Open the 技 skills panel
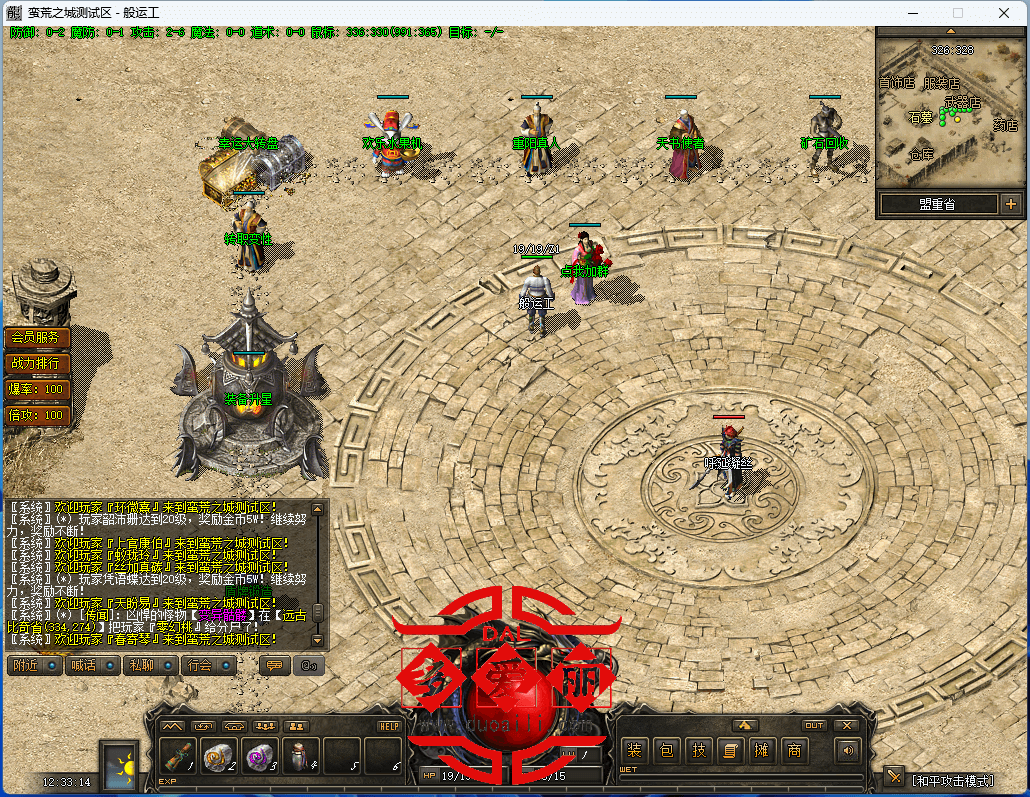Screen dimensions: 1030x797 pyautogui.click(x=699, y=750)
